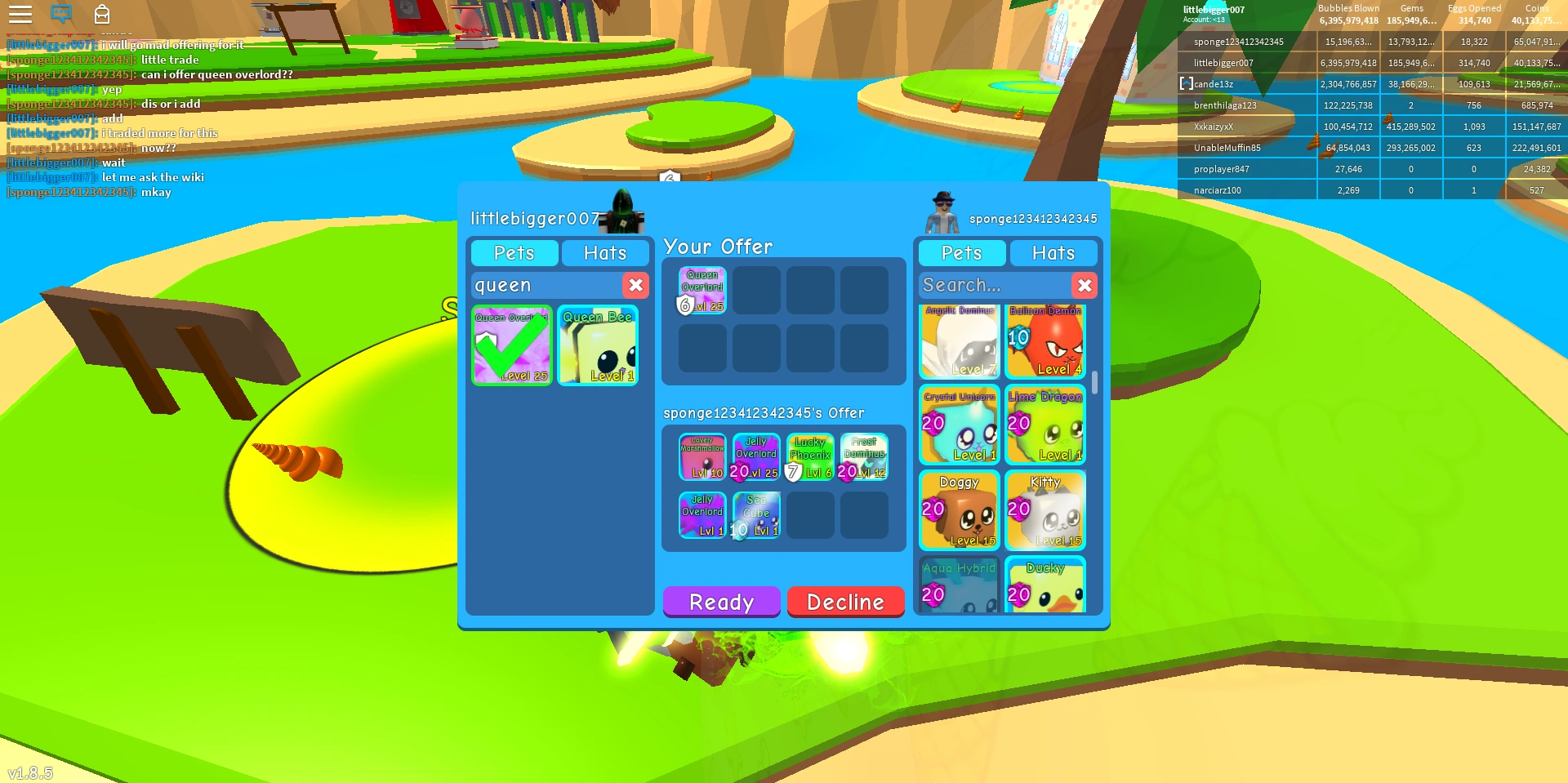Viewport: 1568px width, 783px height.
Task: Open the chat panel via the speech bubble icon
Action: click(62, 14)
